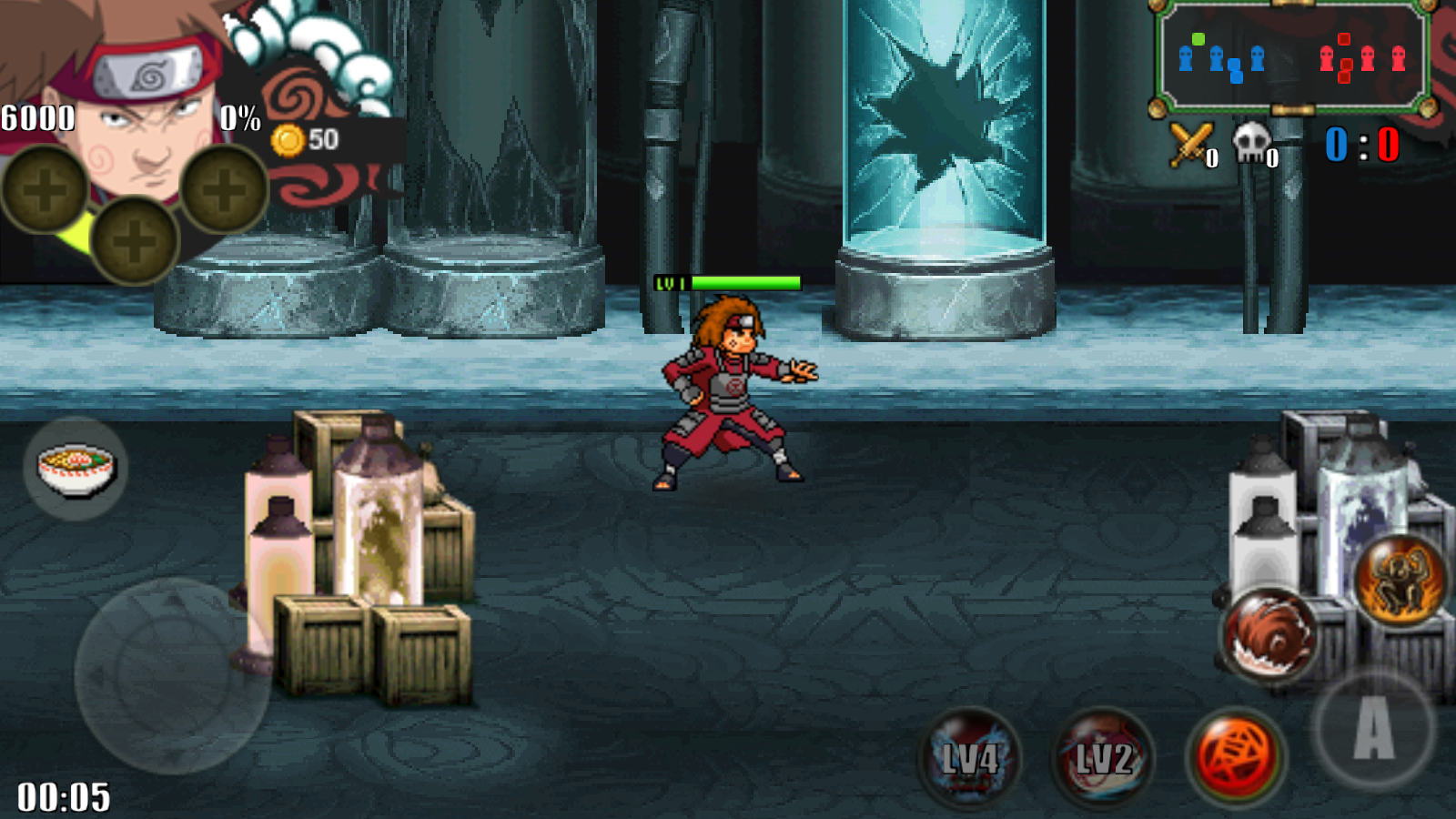Image resolution: width=1456 pixels, height=819 pixels.
Task: Activate the locked LV2 skill
Action: (x=1104, y=758)
